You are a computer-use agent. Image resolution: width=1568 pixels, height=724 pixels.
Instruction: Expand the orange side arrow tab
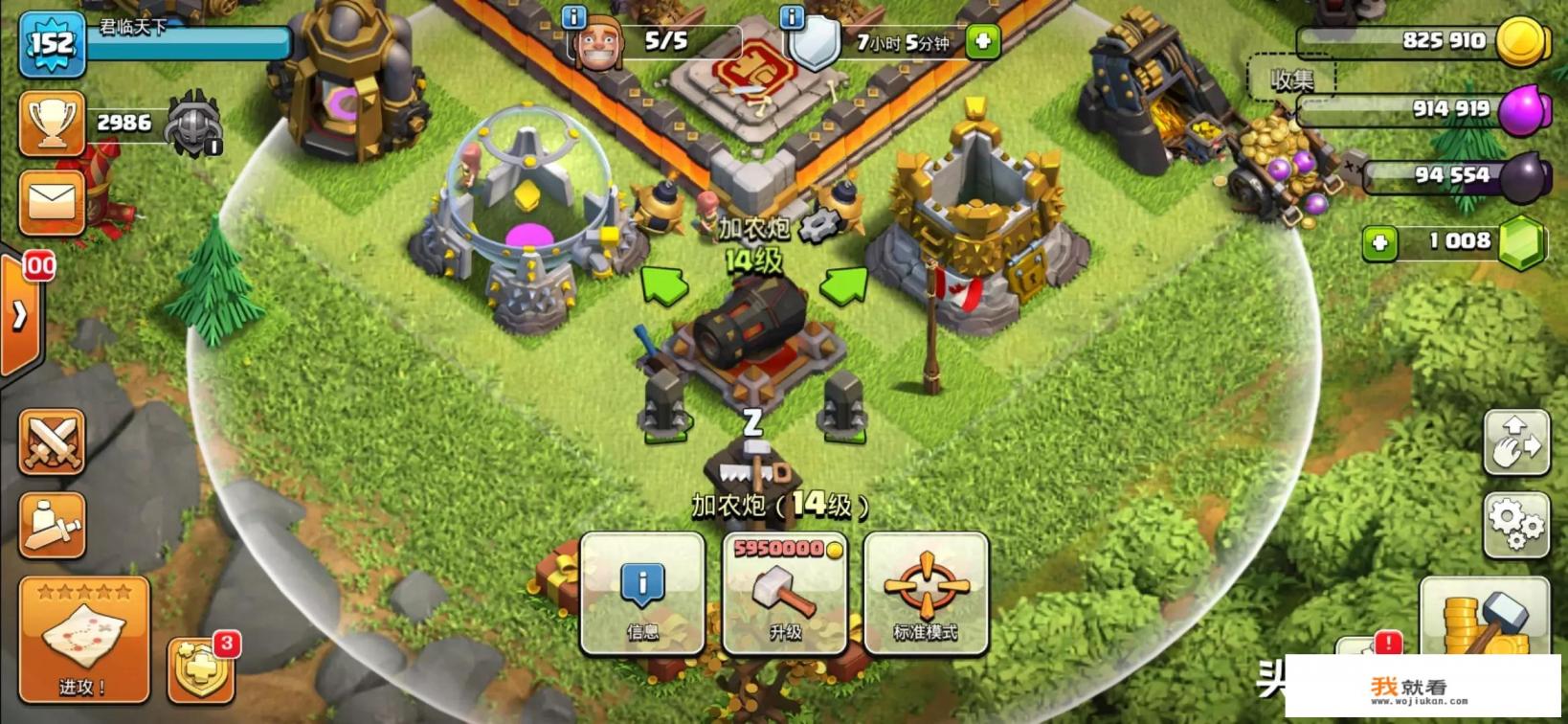click(19, 314)
